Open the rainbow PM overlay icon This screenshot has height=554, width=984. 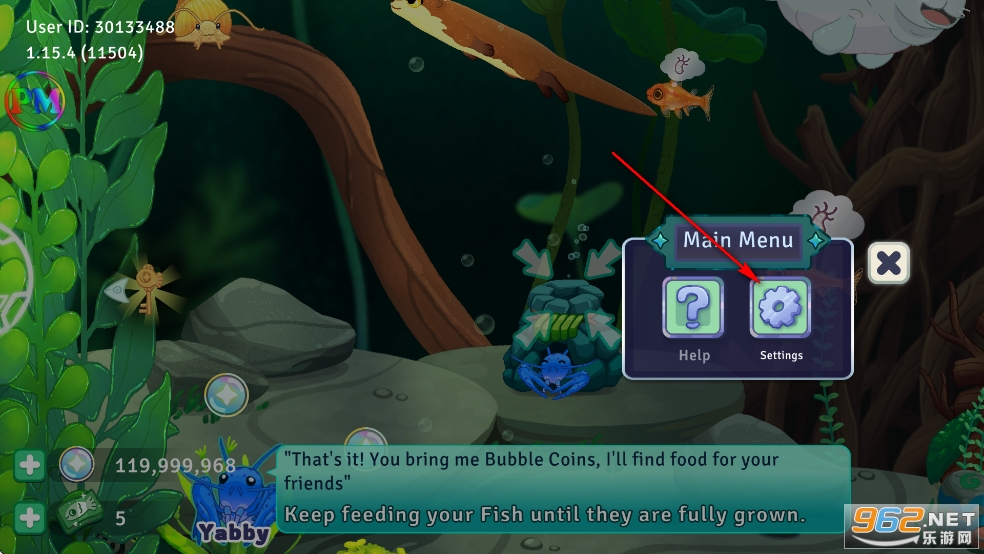point(34,99)
